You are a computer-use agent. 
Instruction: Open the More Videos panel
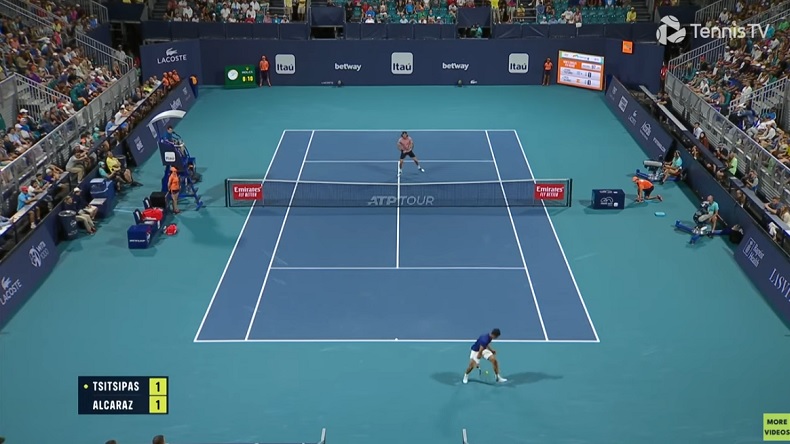(776, 427)
